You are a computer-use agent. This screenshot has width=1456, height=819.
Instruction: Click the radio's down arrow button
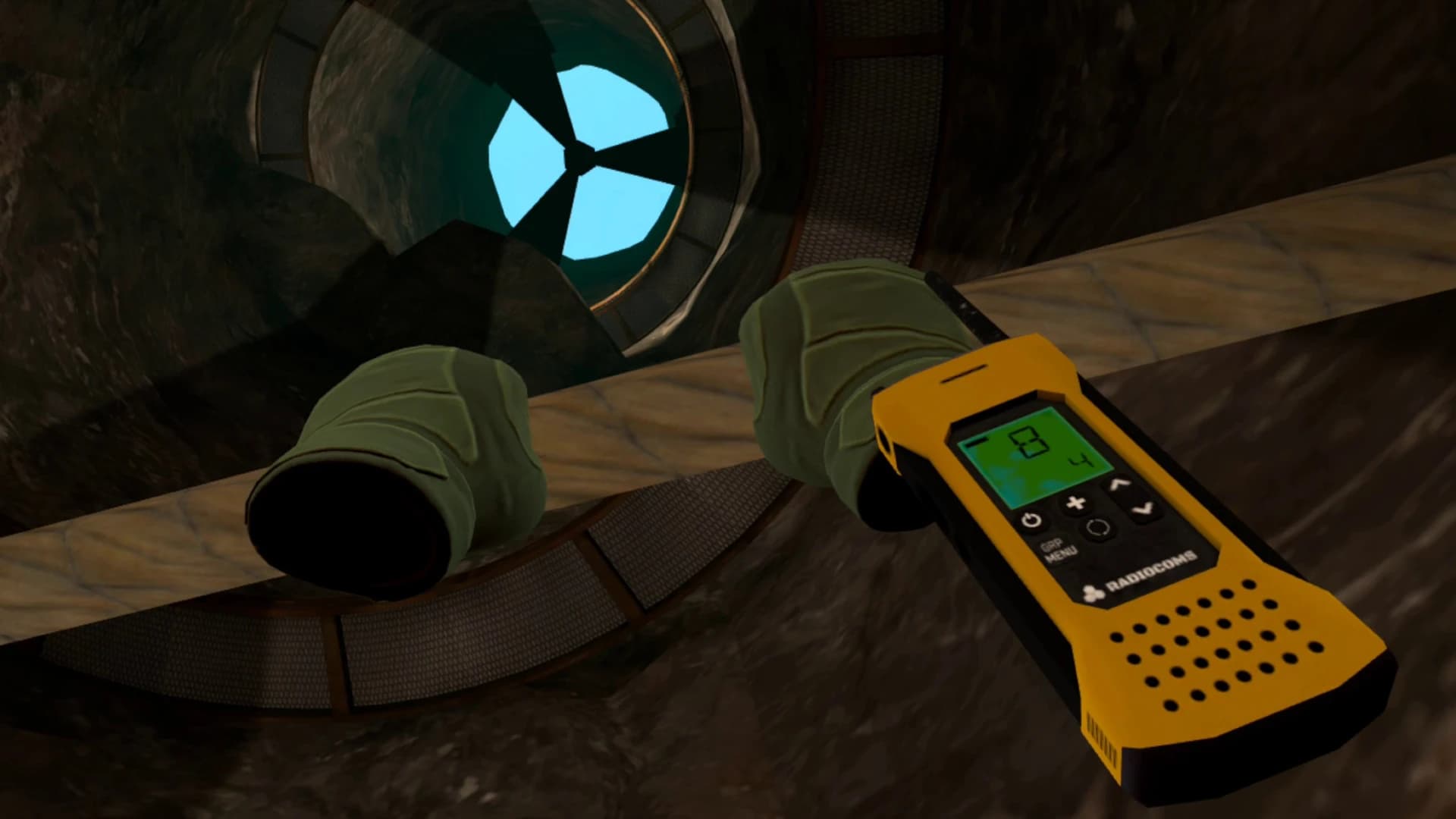pos(1143,509)
